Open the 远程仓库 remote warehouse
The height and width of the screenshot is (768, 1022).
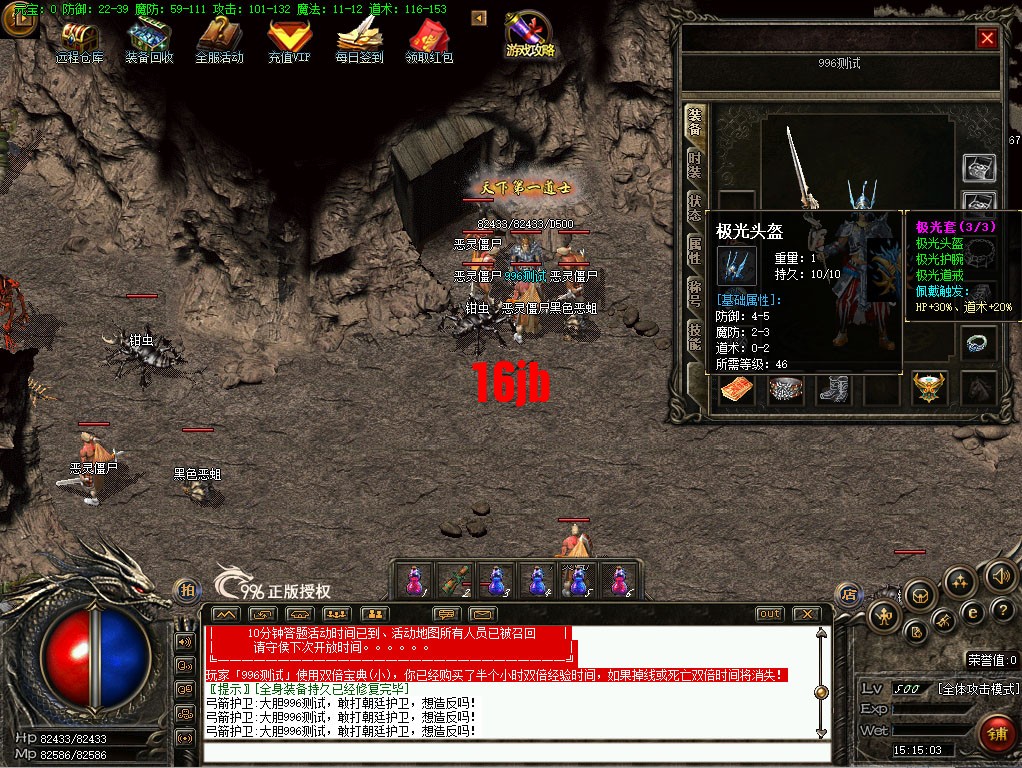(80, 40)
